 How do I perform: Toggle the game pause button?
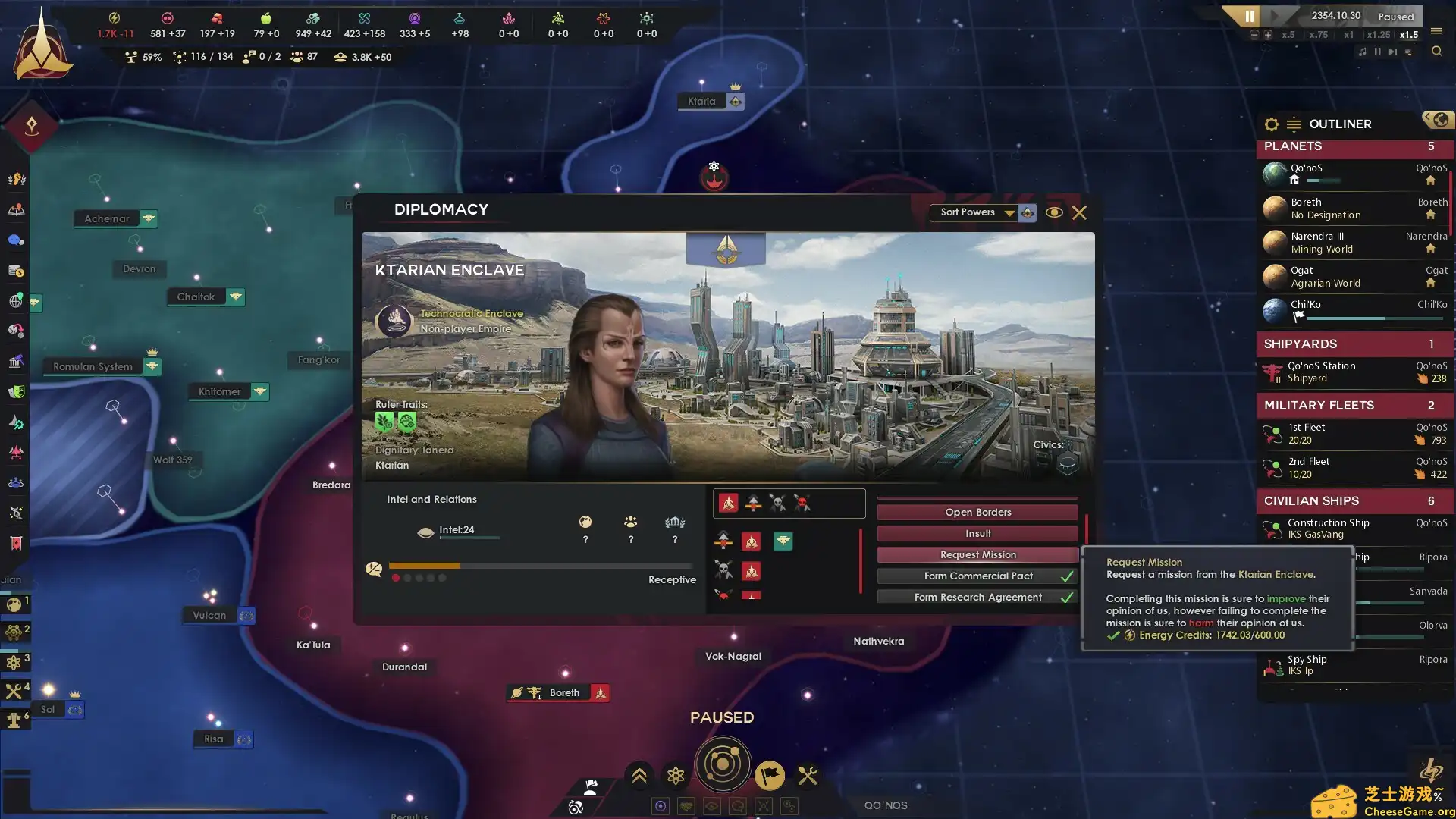(1249, 16)
